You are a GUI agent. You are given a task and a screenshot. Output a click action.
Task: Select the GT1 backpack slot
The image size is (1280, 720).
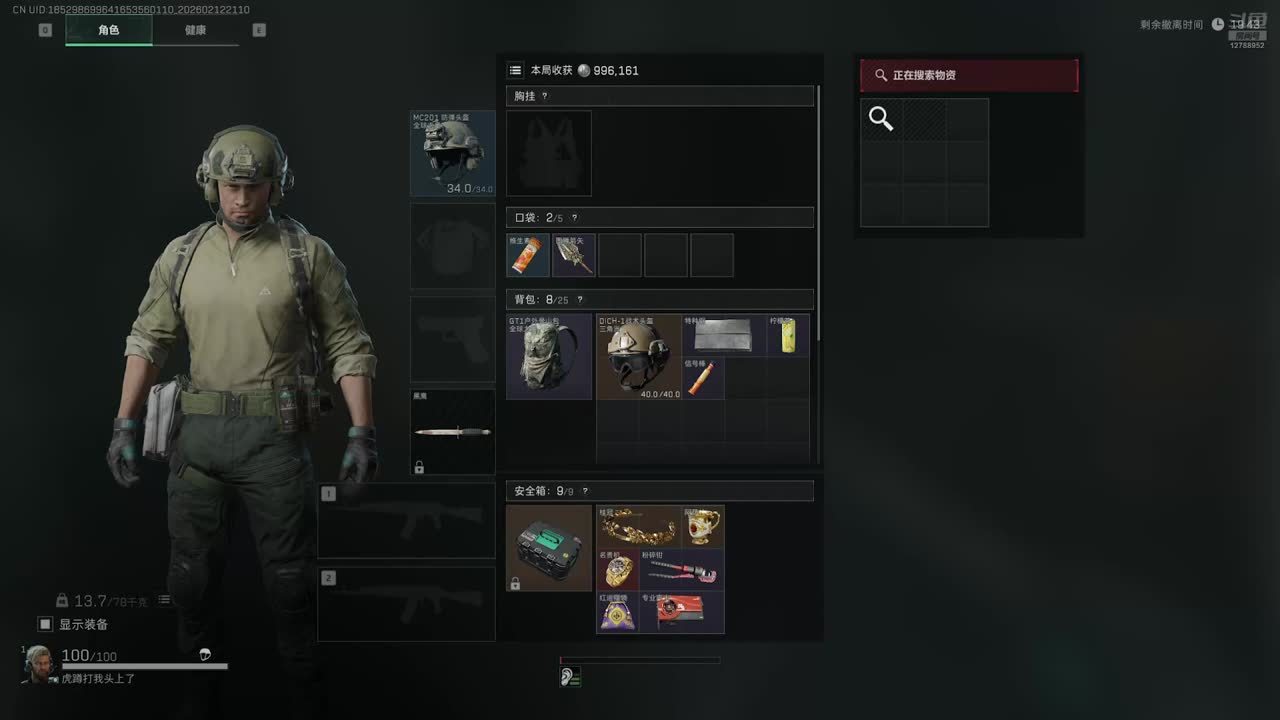coord(549,357)
